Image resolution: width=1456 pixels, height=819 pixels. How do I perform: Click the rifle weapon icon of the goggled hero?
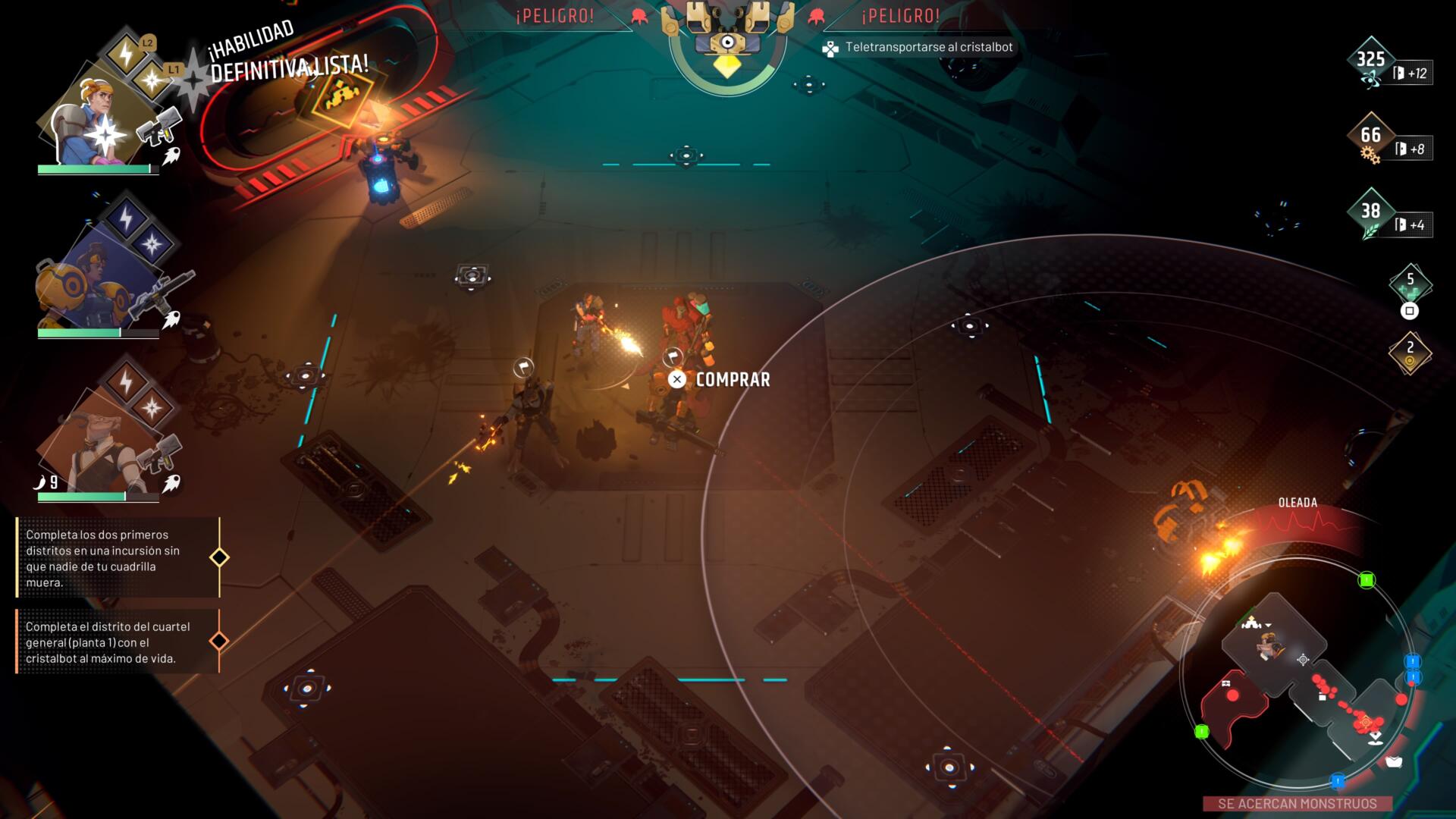tap(159, 294)
